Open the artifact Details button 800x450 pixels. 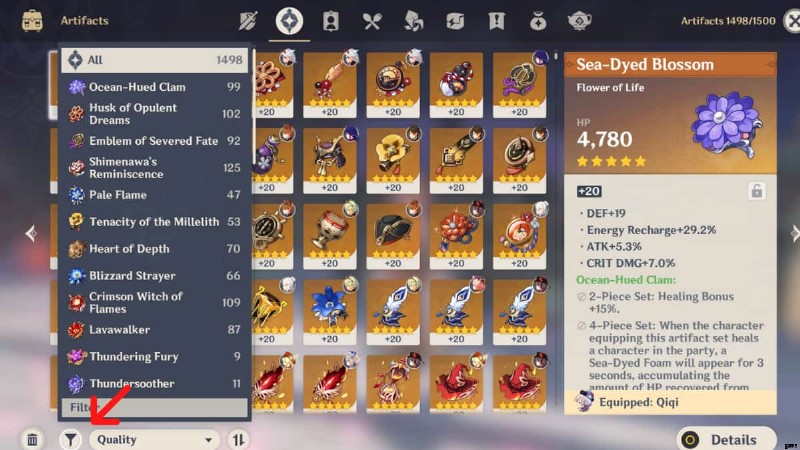click(726, 439)
